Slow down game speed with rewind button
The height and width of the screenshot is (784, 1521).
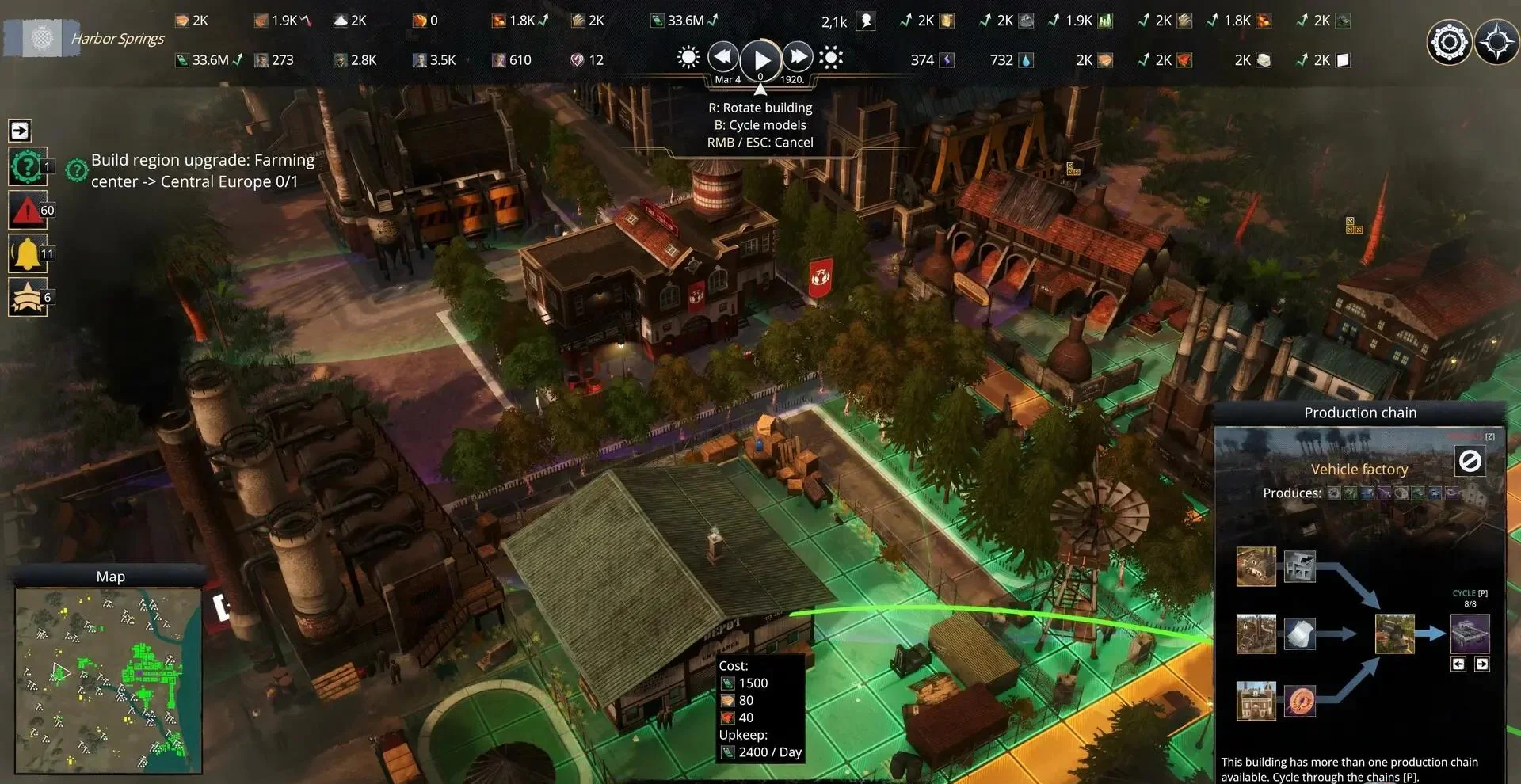722,58
